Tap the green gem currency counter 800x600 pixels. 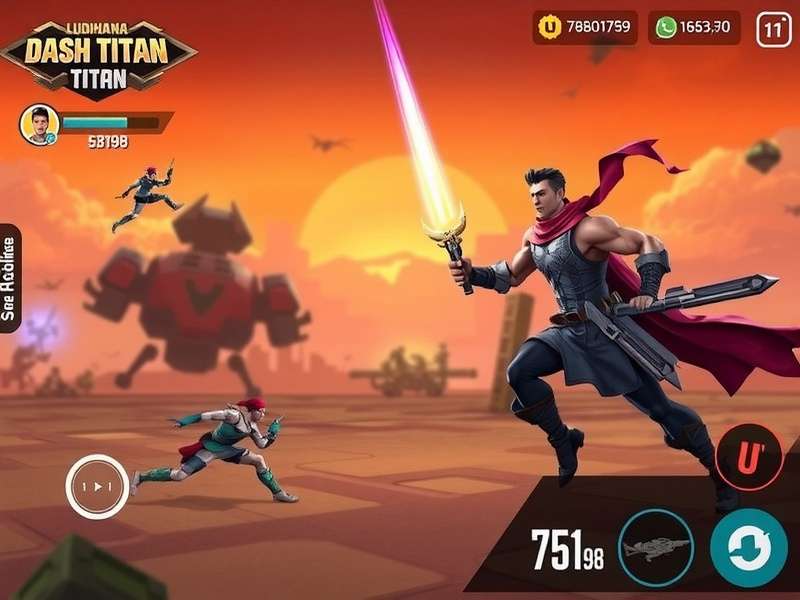pyautogui.click(x=694, y=27)
